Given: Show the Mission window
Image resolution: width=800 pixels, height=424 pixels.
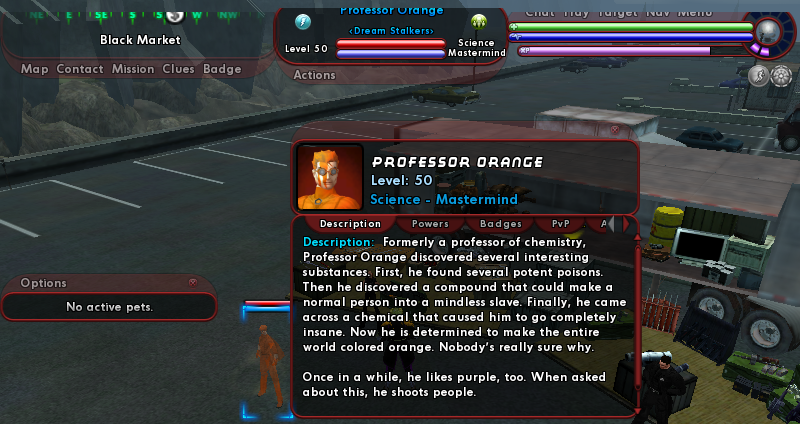Looking at the screenshot, I should 133,69.
